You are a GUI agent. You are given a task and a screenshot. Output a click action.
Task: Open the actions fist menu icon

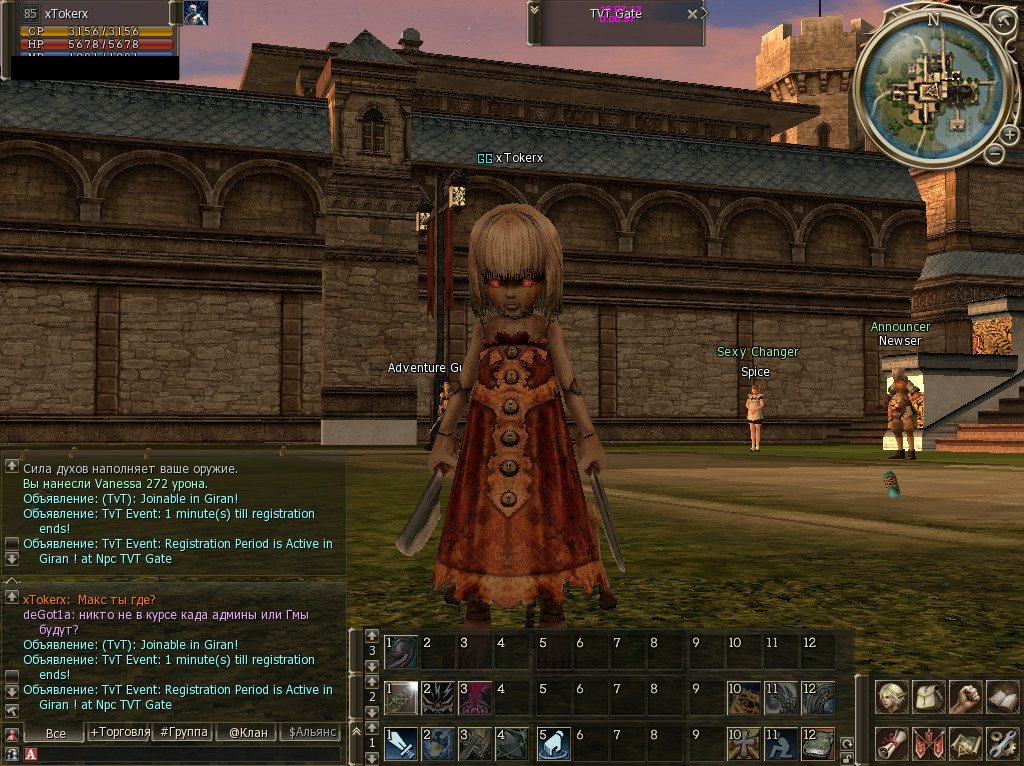pos(965,697)
